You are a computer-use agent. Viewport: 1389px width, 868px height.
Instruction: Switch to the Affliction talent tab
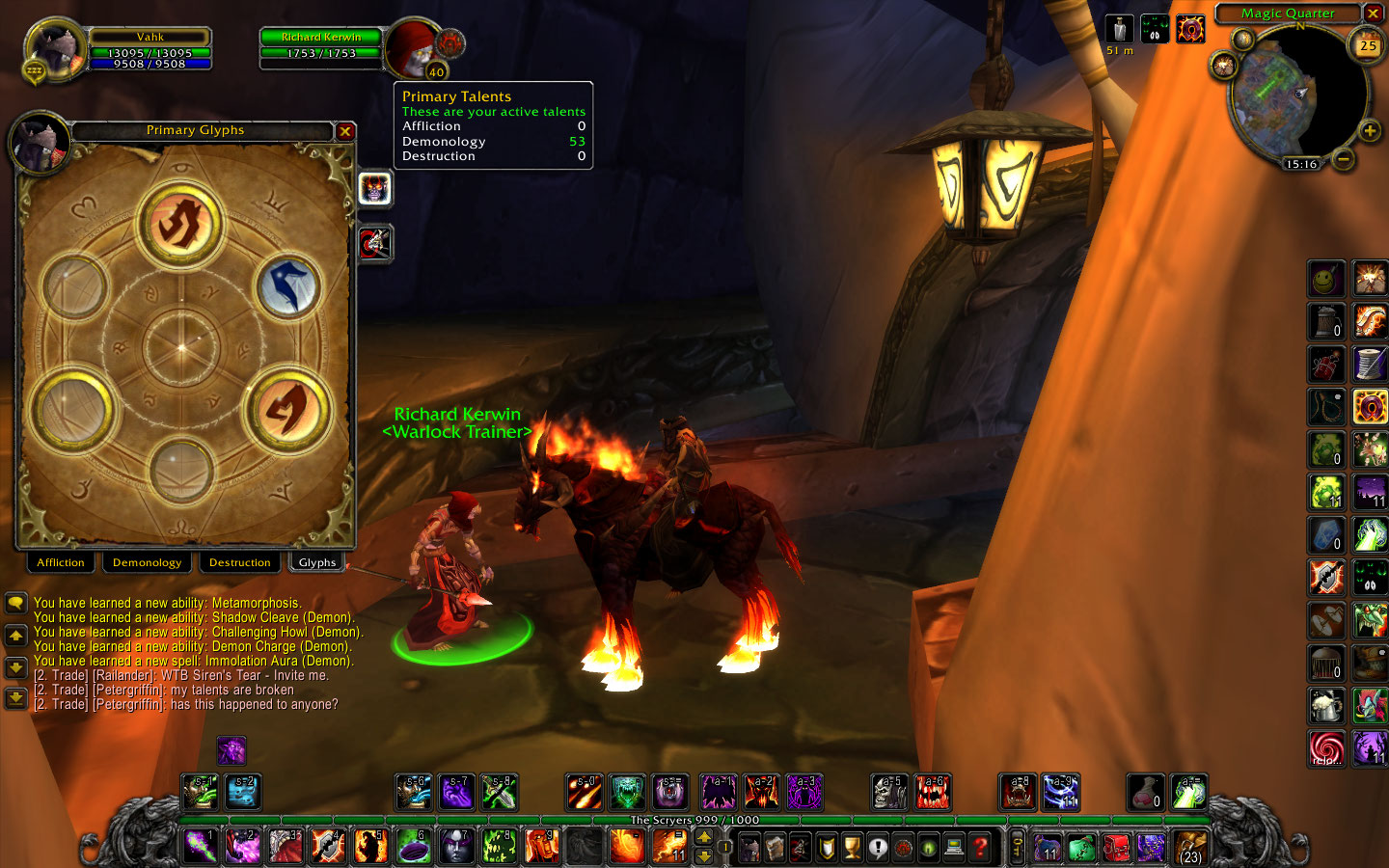tap(61, 562)
